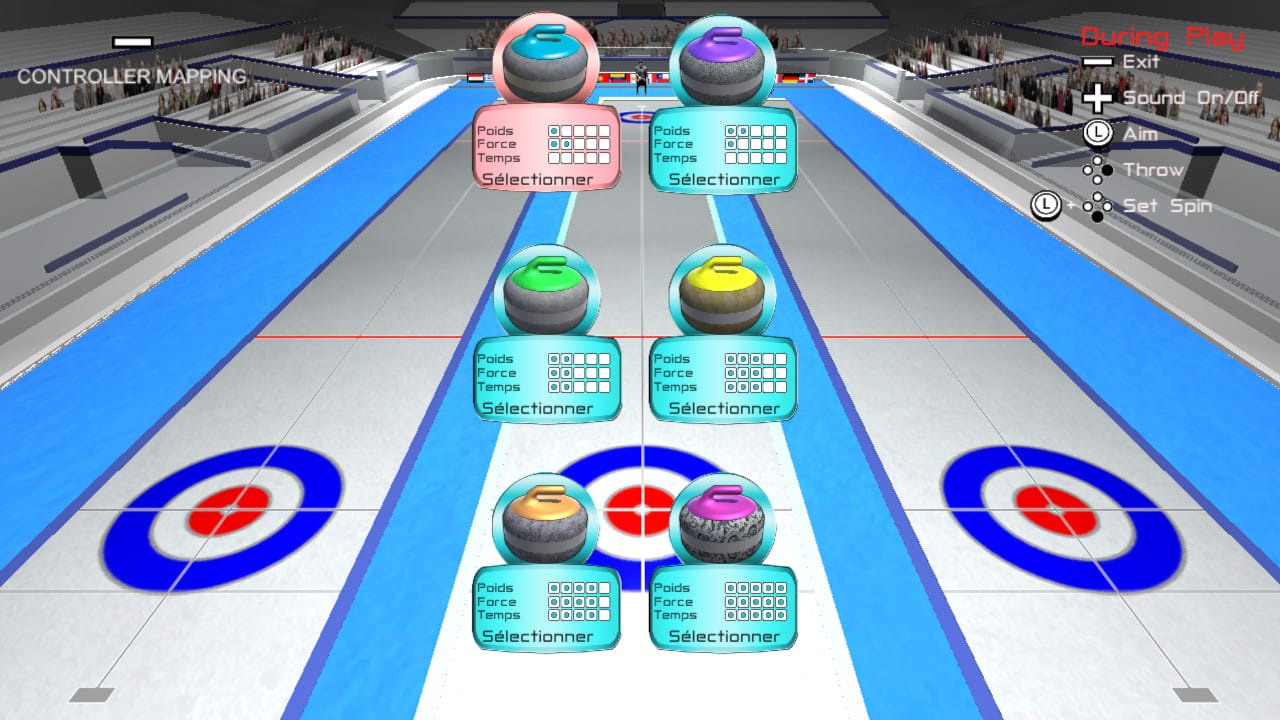The height and width of the screenshot is (720, 1280).
Task: Select the yellow curling stone
Action: point(722,288)
